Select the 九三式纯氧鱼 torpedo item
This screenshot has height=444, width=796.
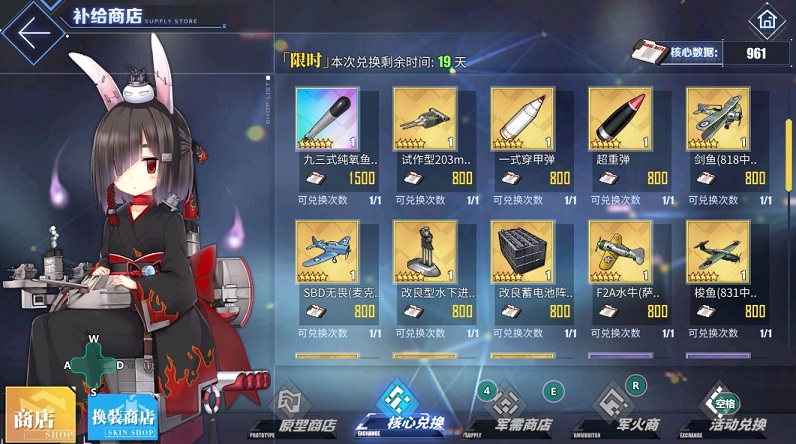(327, 120)
